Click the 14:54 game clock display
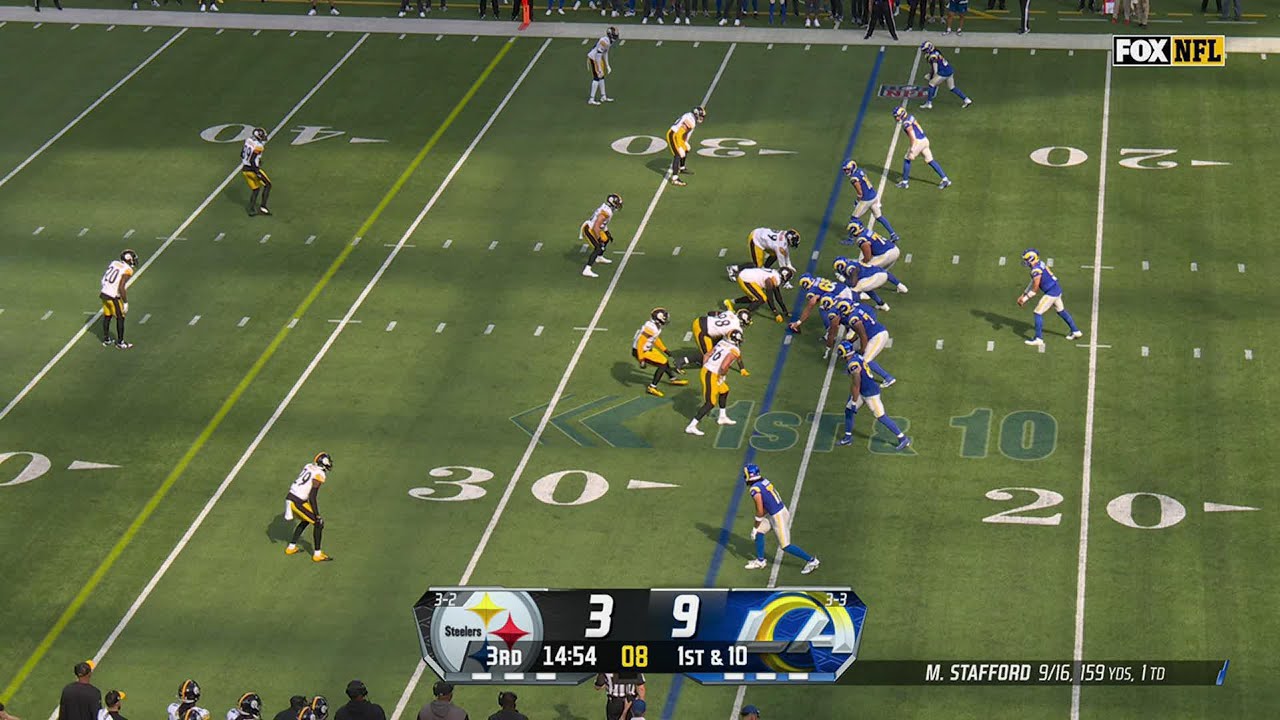This screenshot has height=720, width=1280. 571,655
